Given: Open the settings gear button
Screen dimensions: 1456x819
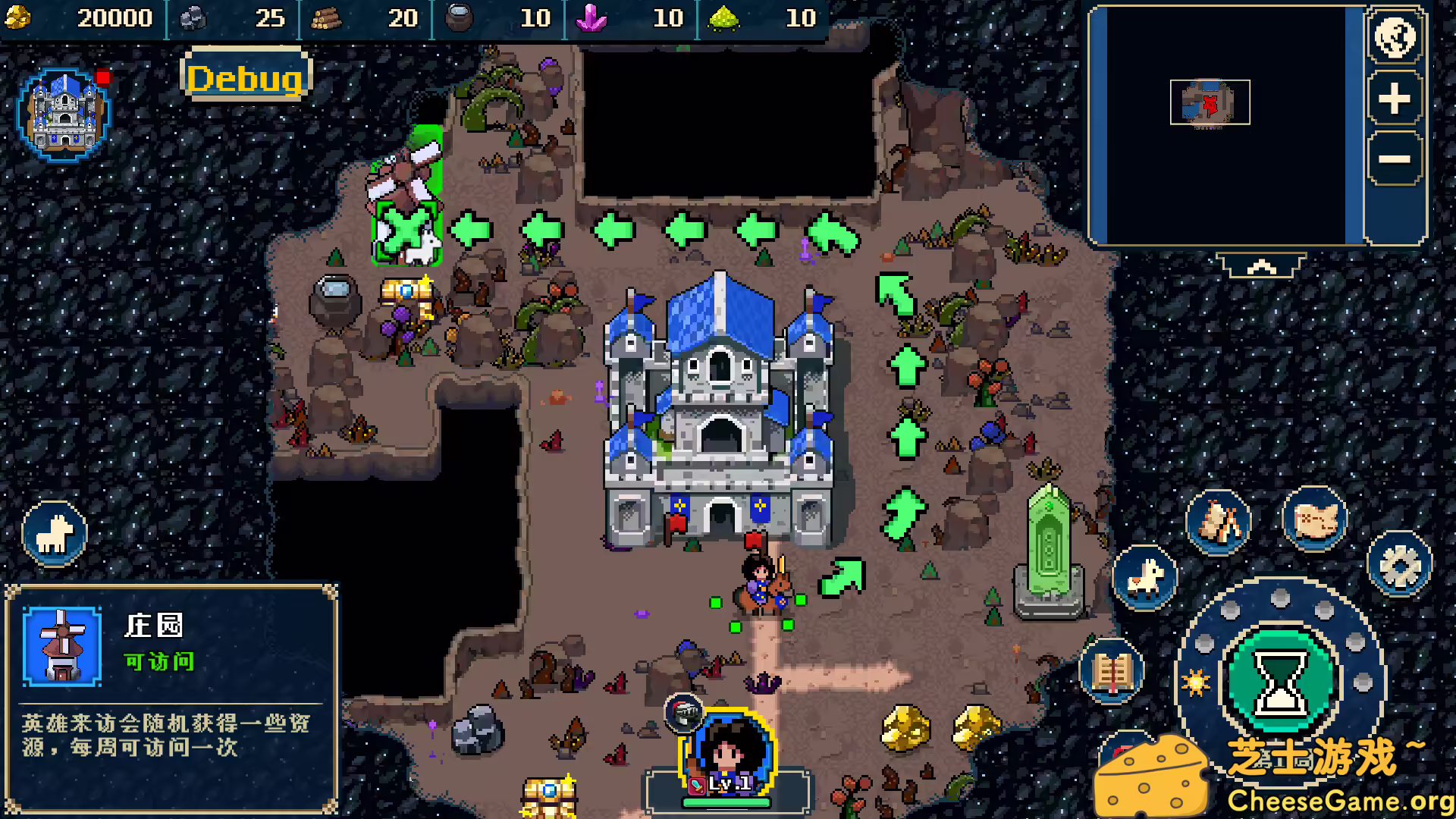Looking at the screenshot, I should 1399,565.
